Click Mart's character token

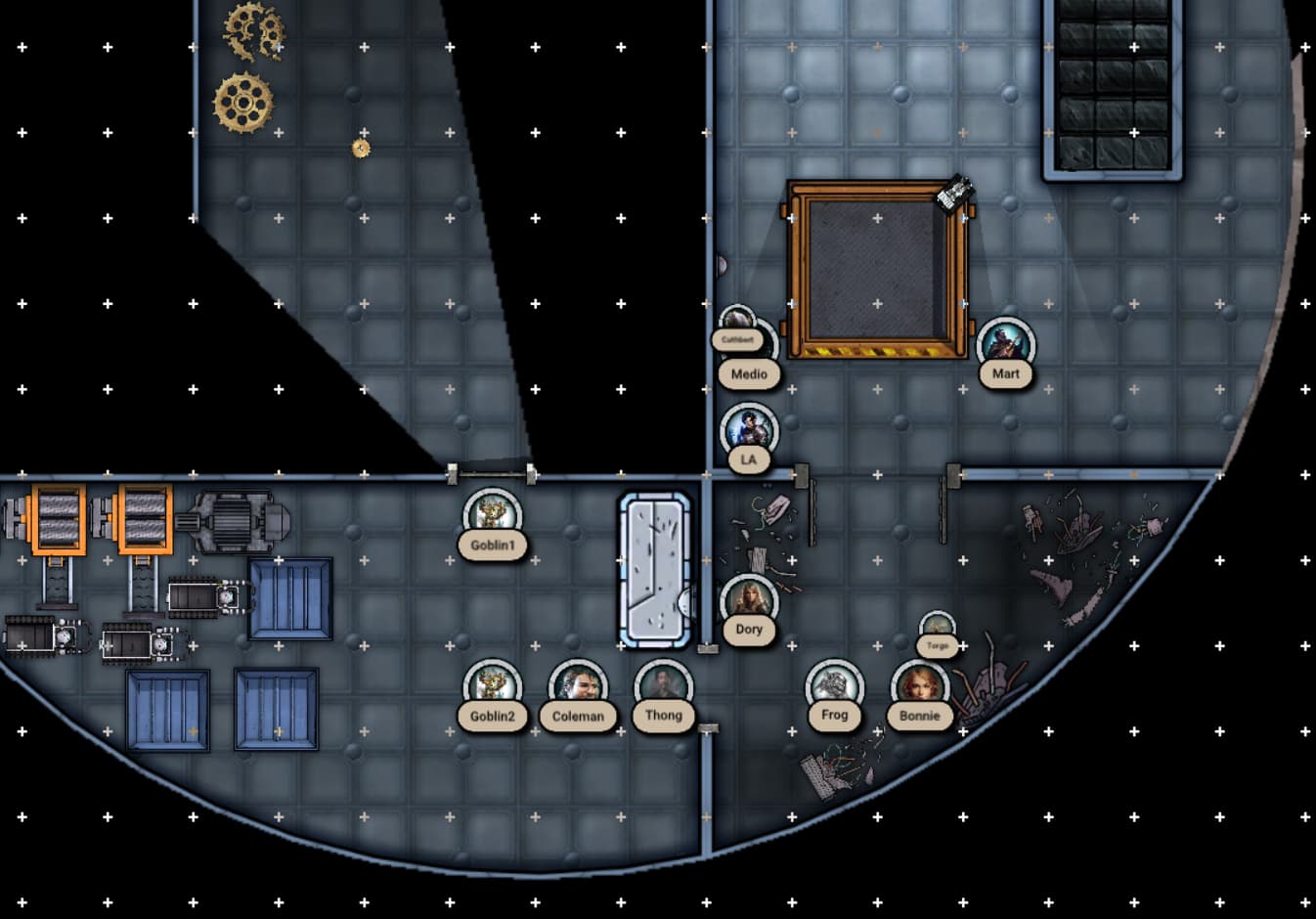tap(1005, 345)
